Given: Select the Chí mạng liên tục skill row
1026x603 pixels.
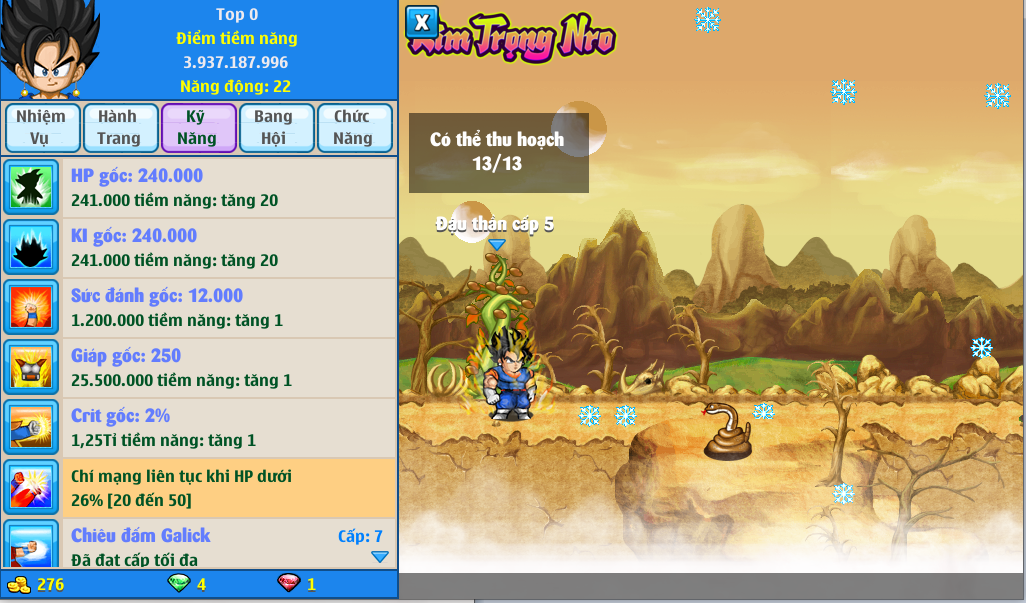Looking at the screenshot, I should (x=200, y=488).
